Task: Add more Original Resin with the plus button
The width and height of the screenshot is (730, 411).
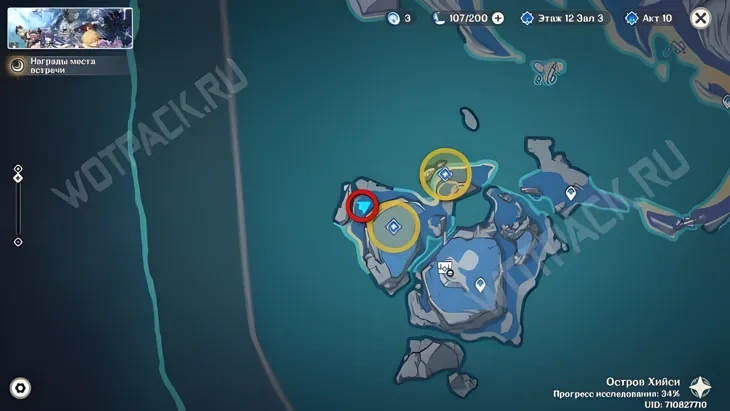Action: coord(498,18)
